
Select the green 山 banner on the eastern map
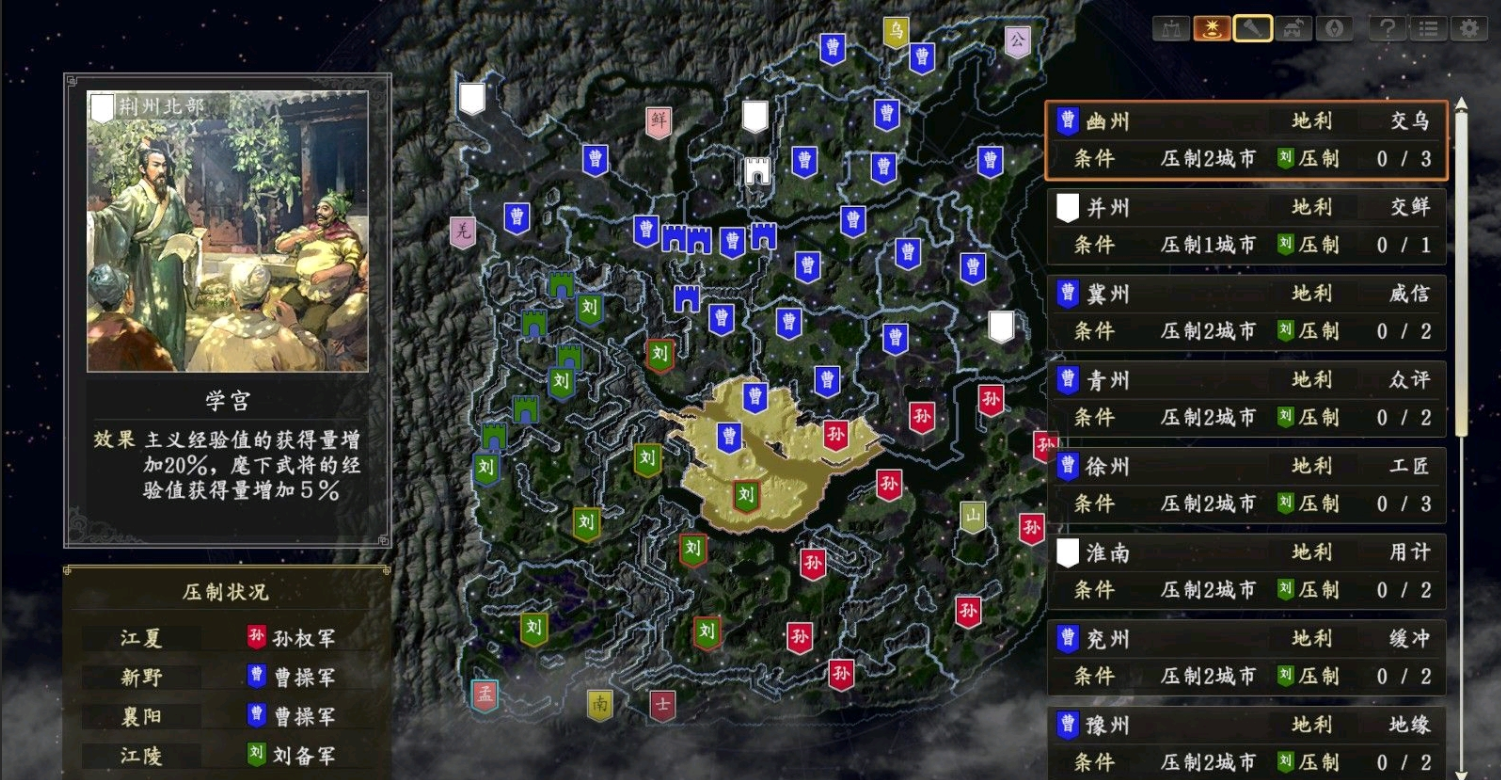pos(971,517)
